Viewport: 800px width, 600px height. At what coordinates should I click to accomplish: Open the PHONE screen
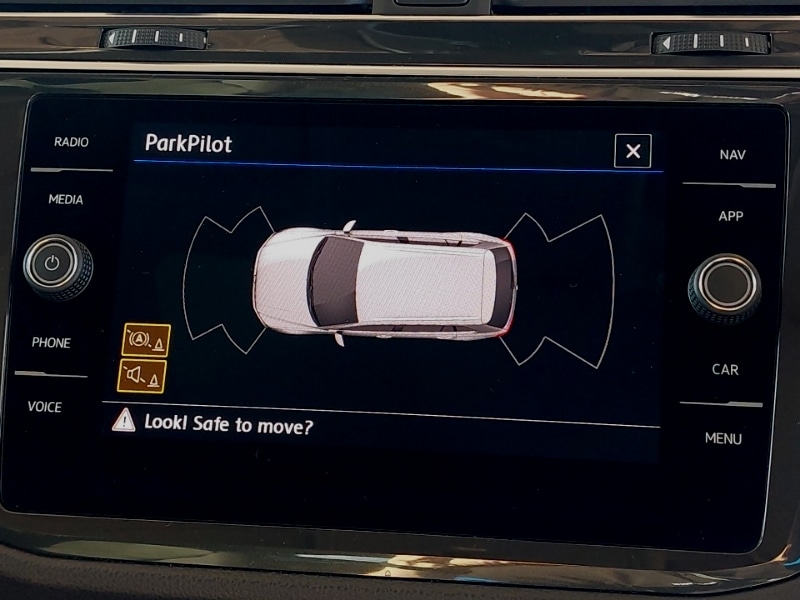click(51, 343)
